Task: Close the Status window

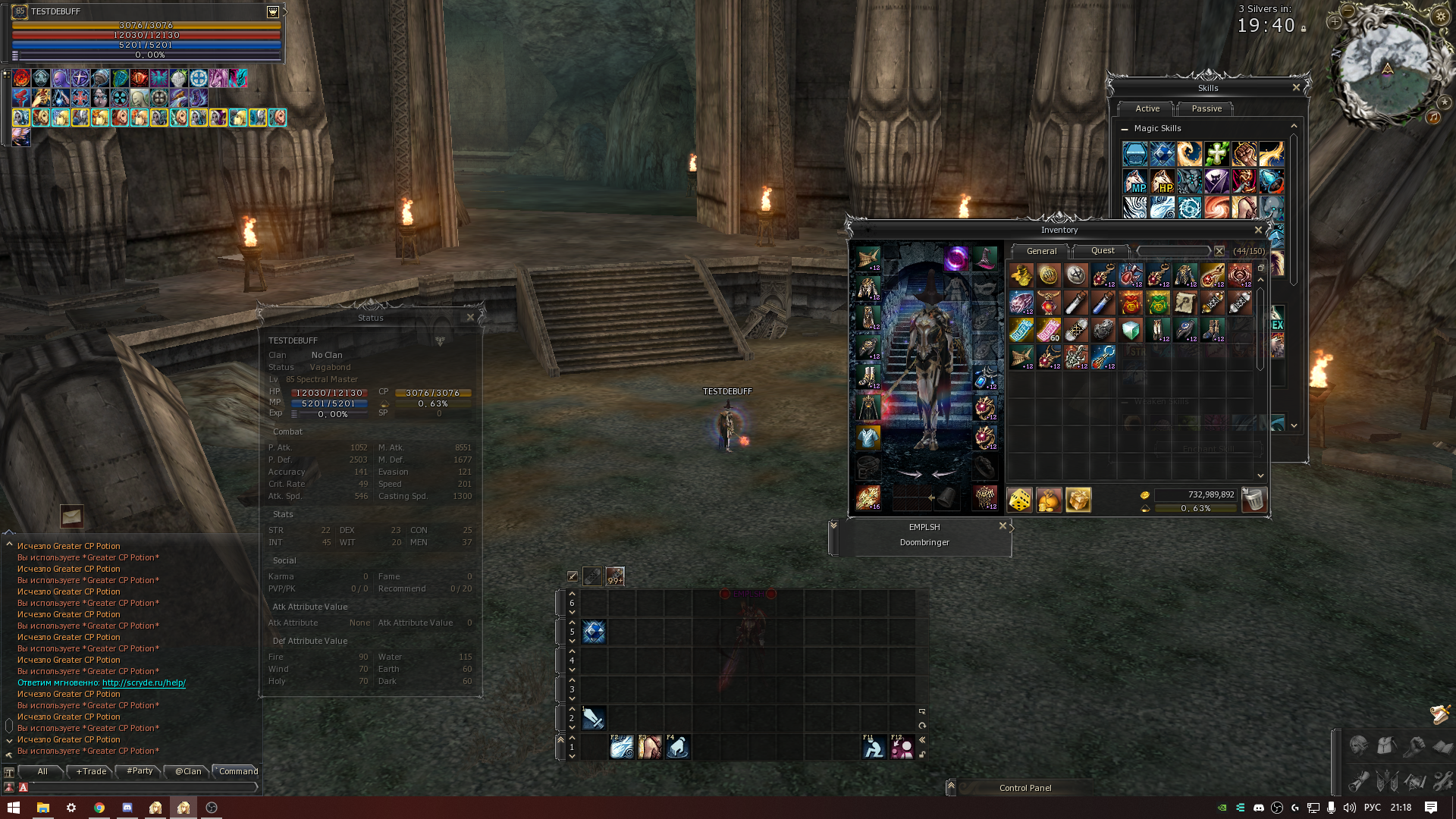Action: tap(470, 318)
